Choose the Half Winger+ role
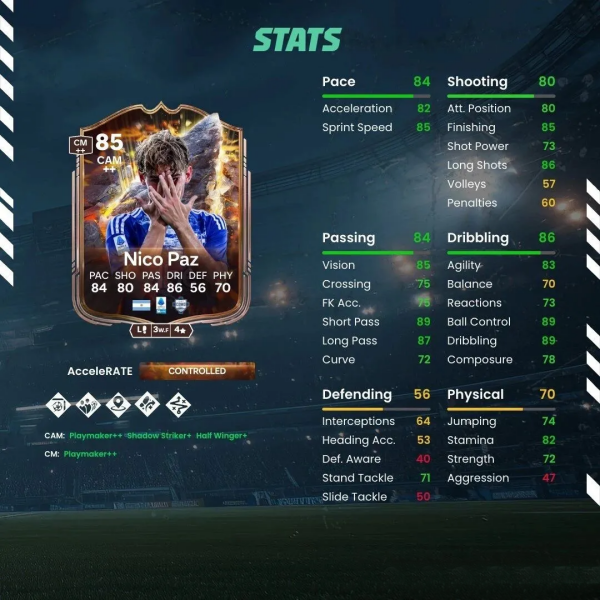 222,435
